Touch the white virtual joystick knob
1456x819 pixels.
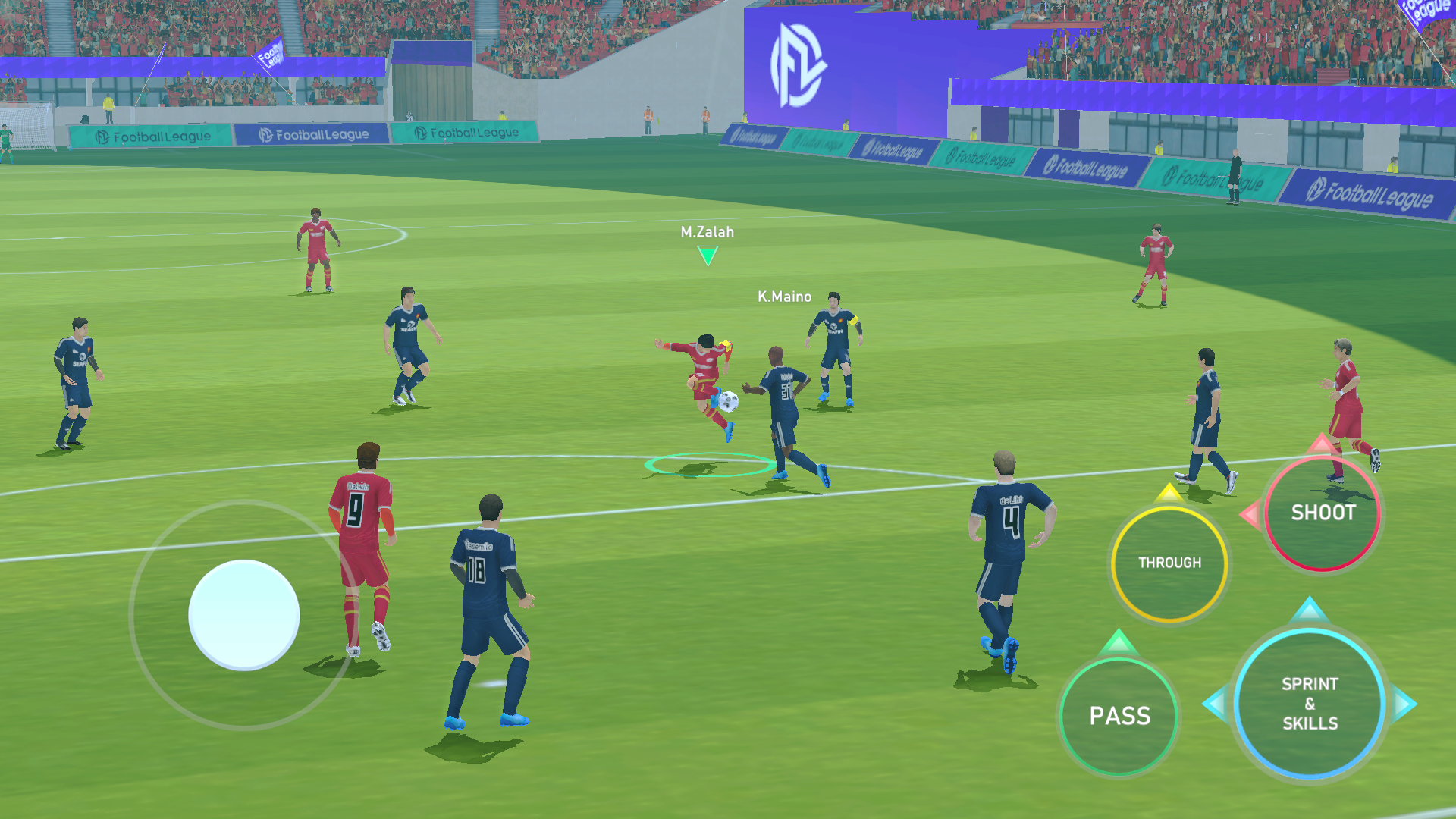pos(243,615)
